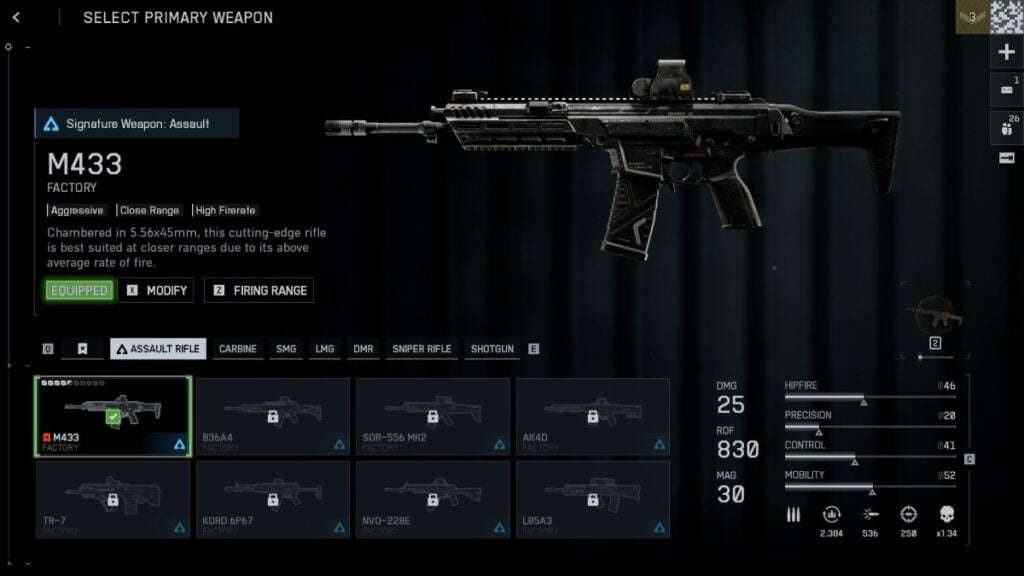This screenshot has width=1024, height=576.
Task: Select the locked B36A4 rifle tile
Action: 273,417
